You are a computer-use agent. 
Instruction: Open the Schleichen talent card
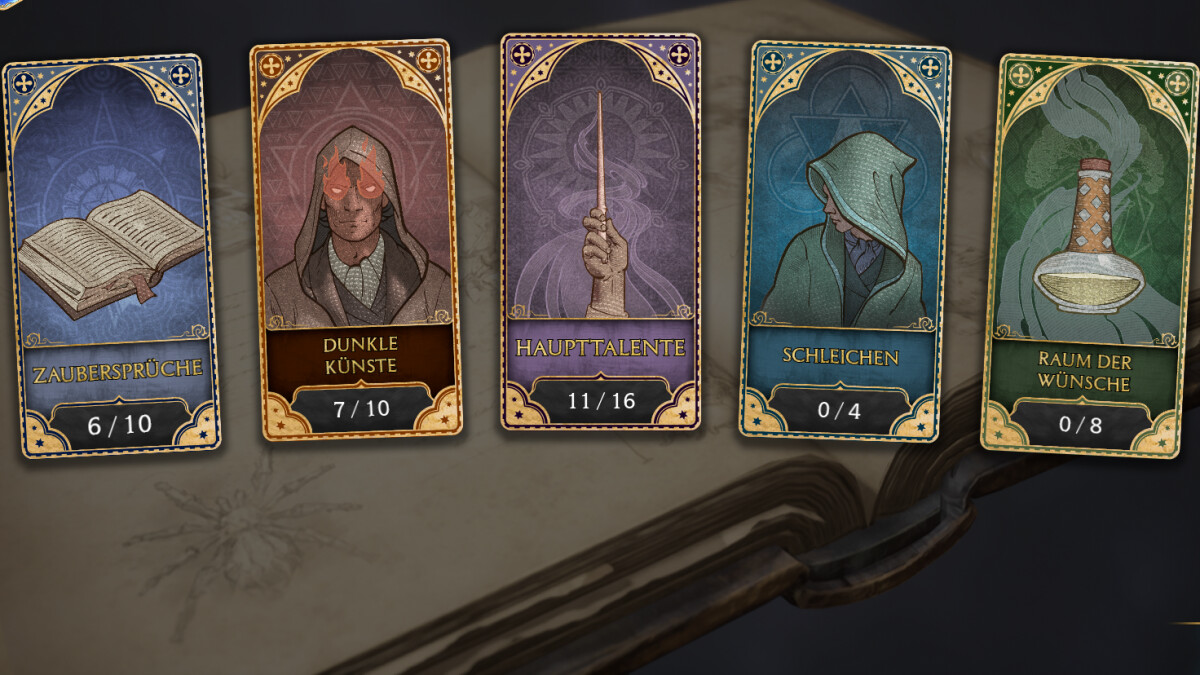pos(844,240)
